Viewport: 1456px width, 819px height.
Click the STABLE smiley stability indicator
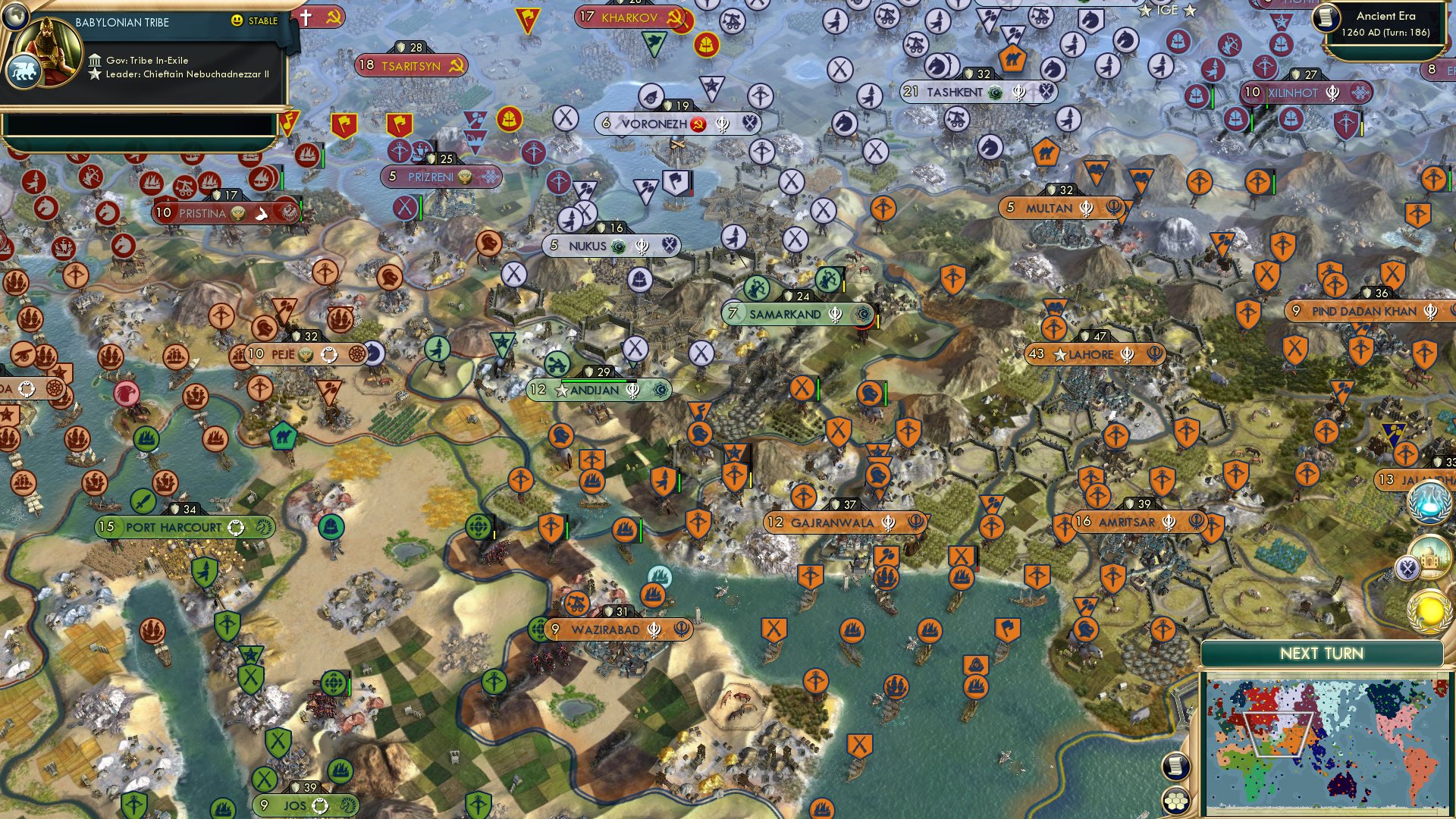(x=237, y=20)
